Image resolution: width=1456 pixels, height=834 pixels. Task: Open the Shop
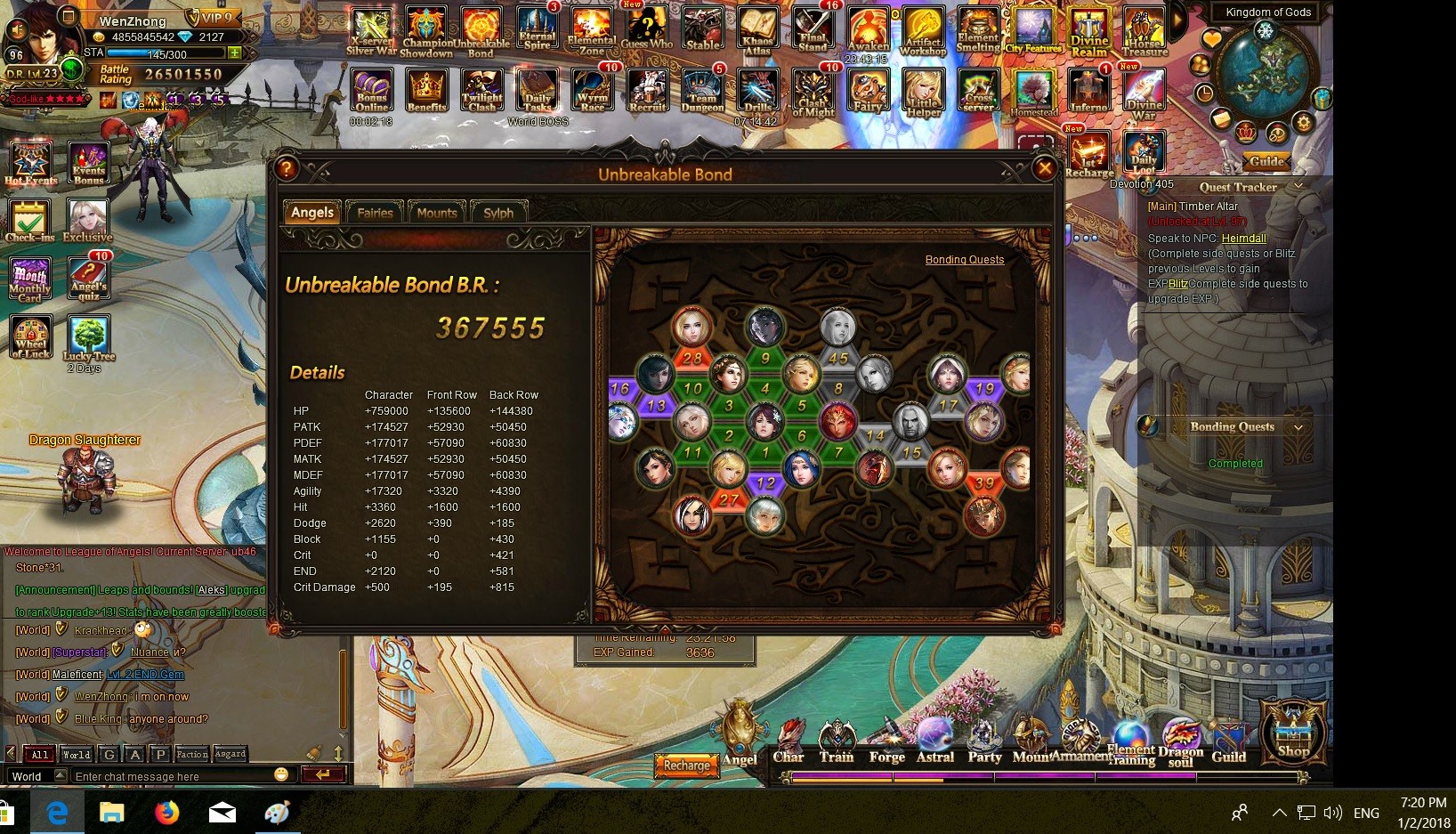point(1293,732)
